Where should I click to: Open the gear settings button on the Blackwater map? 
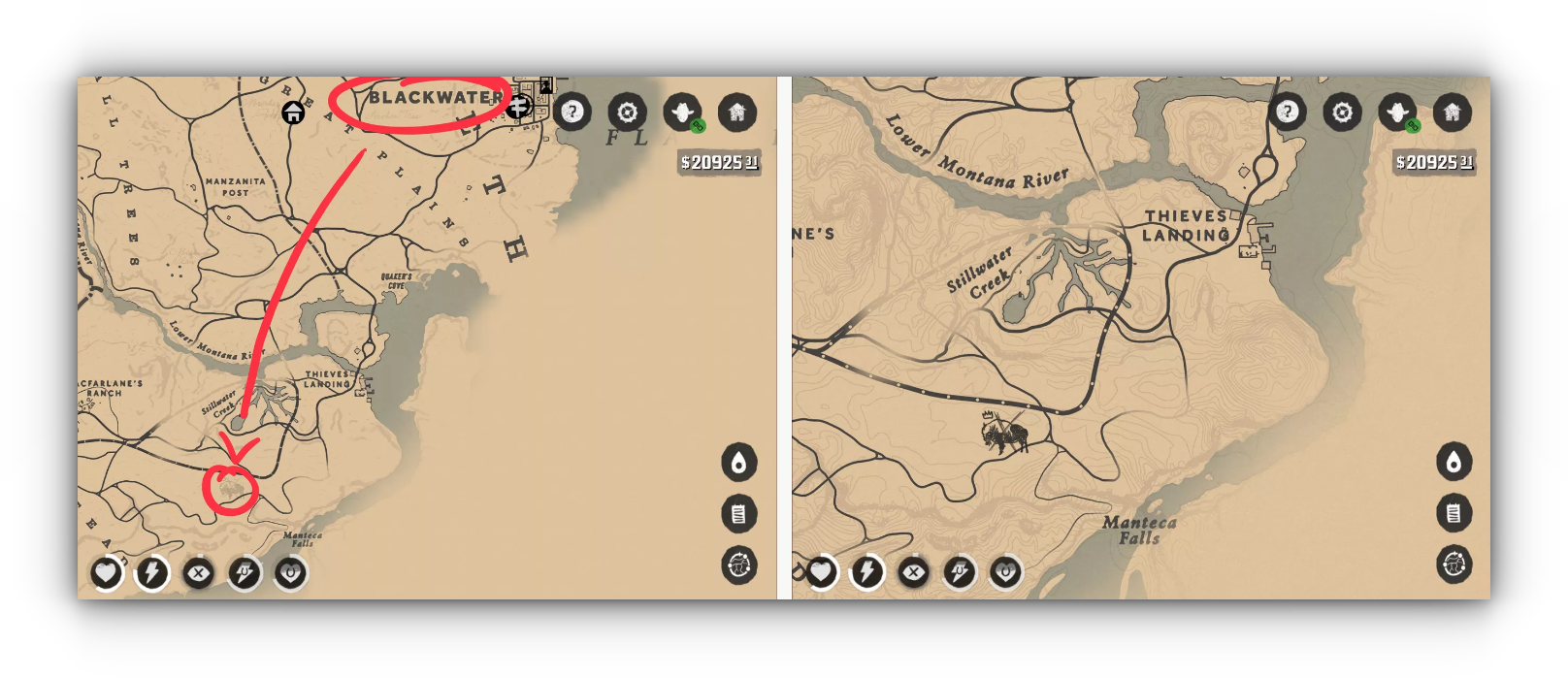[x=628, y=113]
